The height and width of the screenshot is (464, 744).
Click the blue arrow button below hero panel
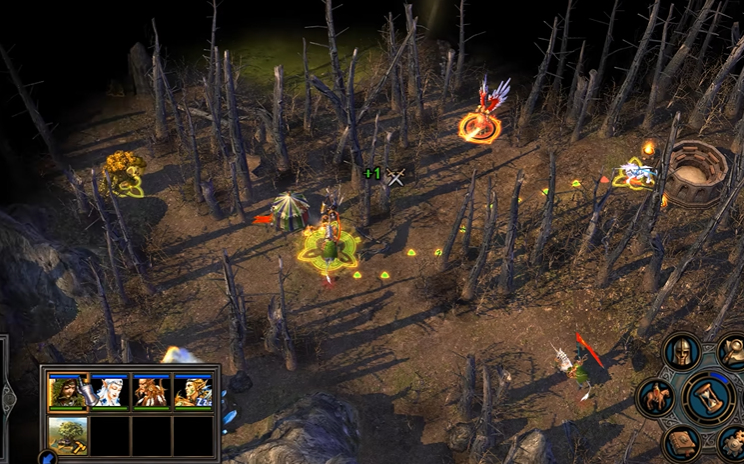(47, 458)
